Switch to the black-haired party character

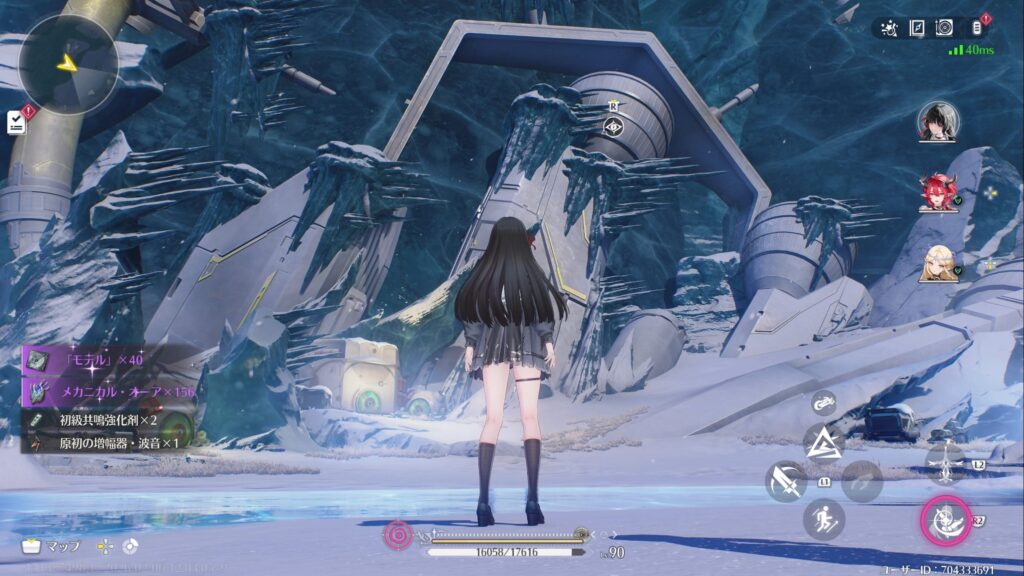(937, 122)
